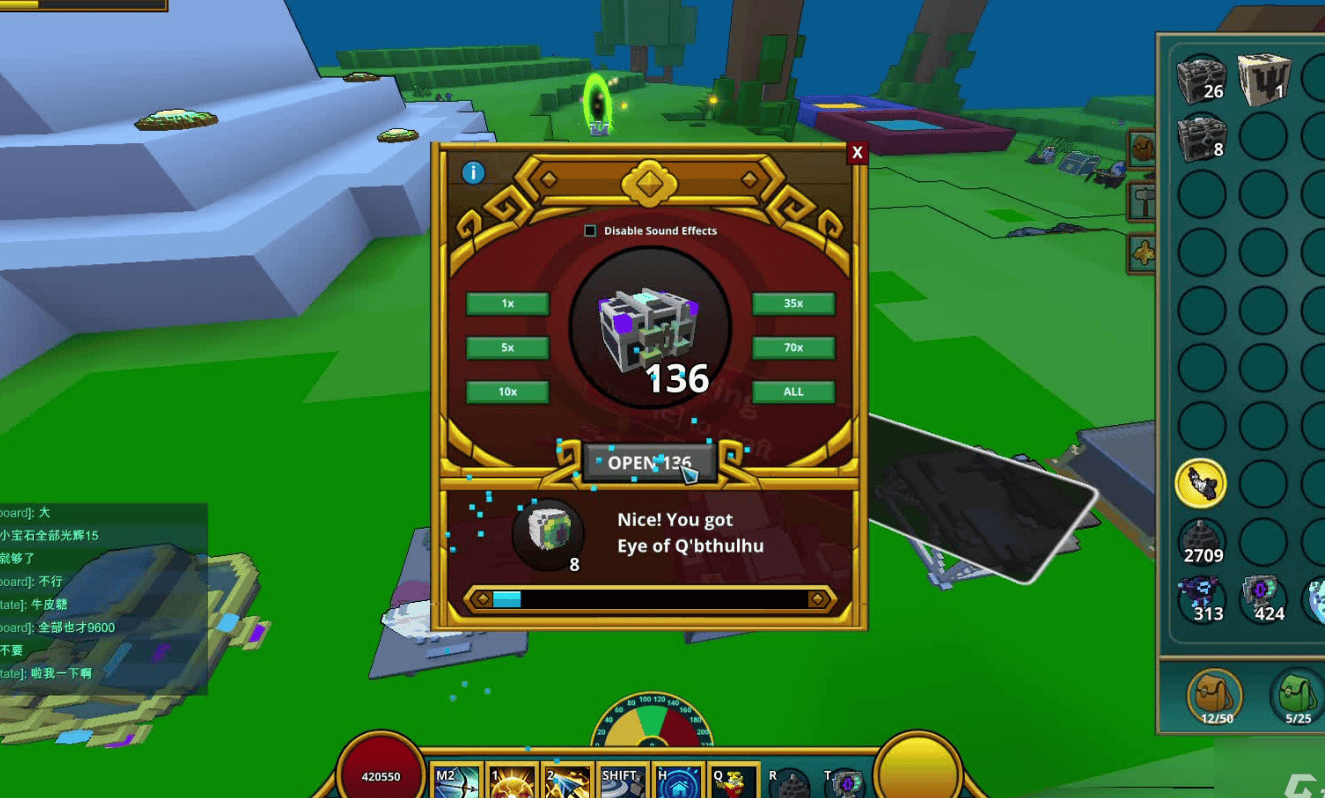Activate the home ability on H

pos(678,781)
